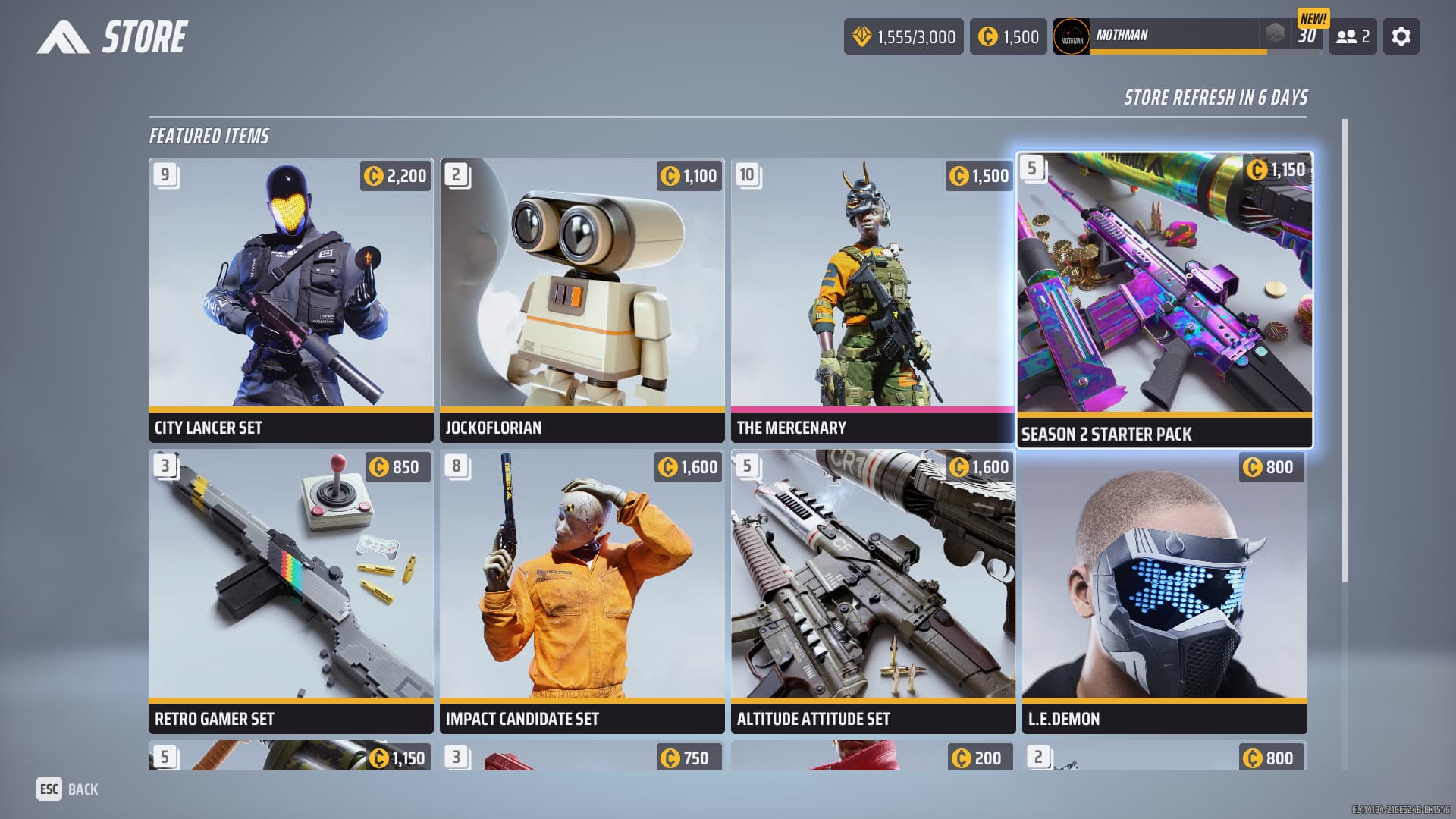Image resolution: width=1456 pixels, height=819 pixels.
Task: Open the Season 2 Starter Pack
Action: point(1164,300)
